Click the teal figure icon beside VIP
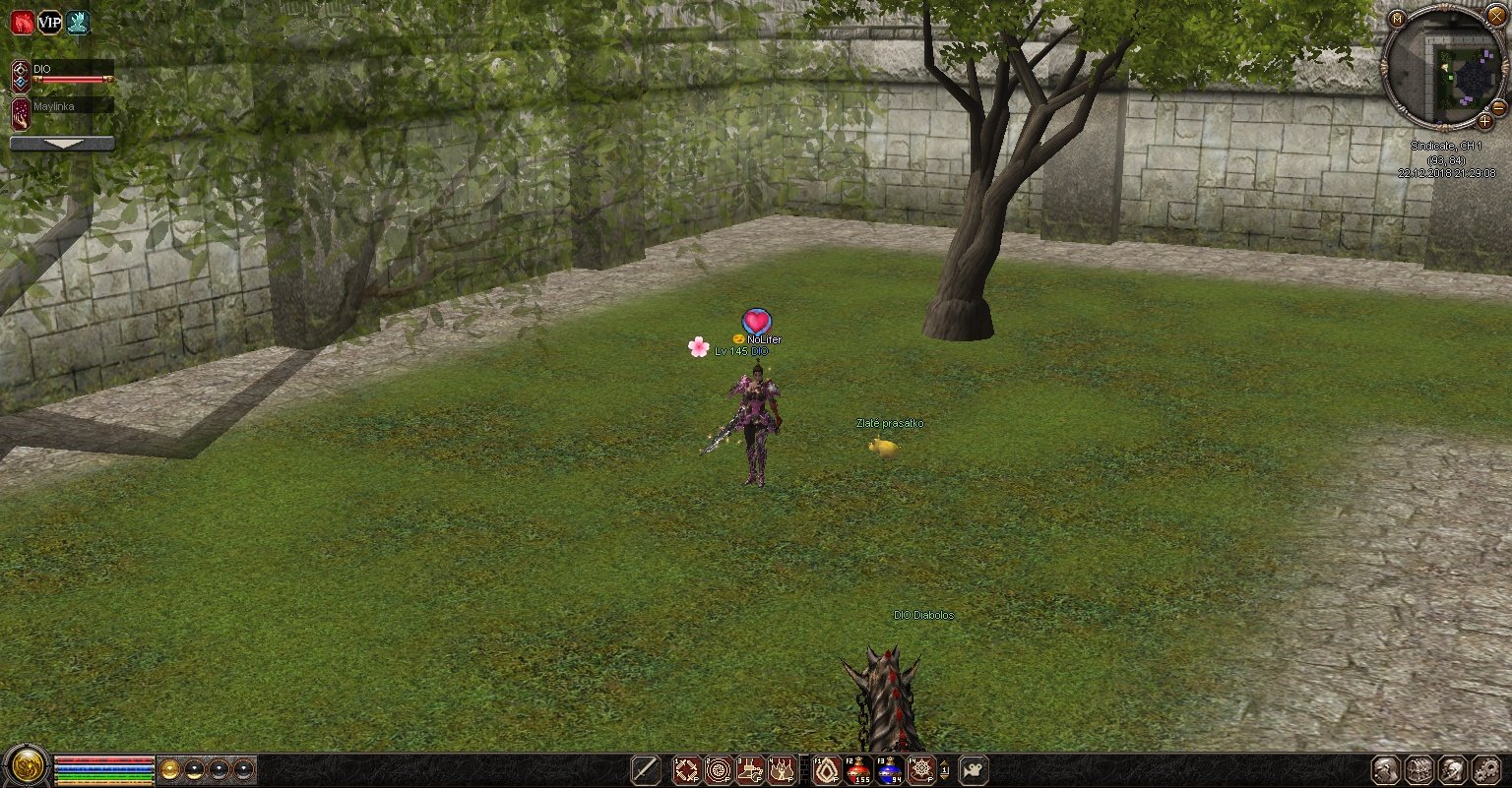The width and height of the screenshot is (1512, 788). pos(79,23)
